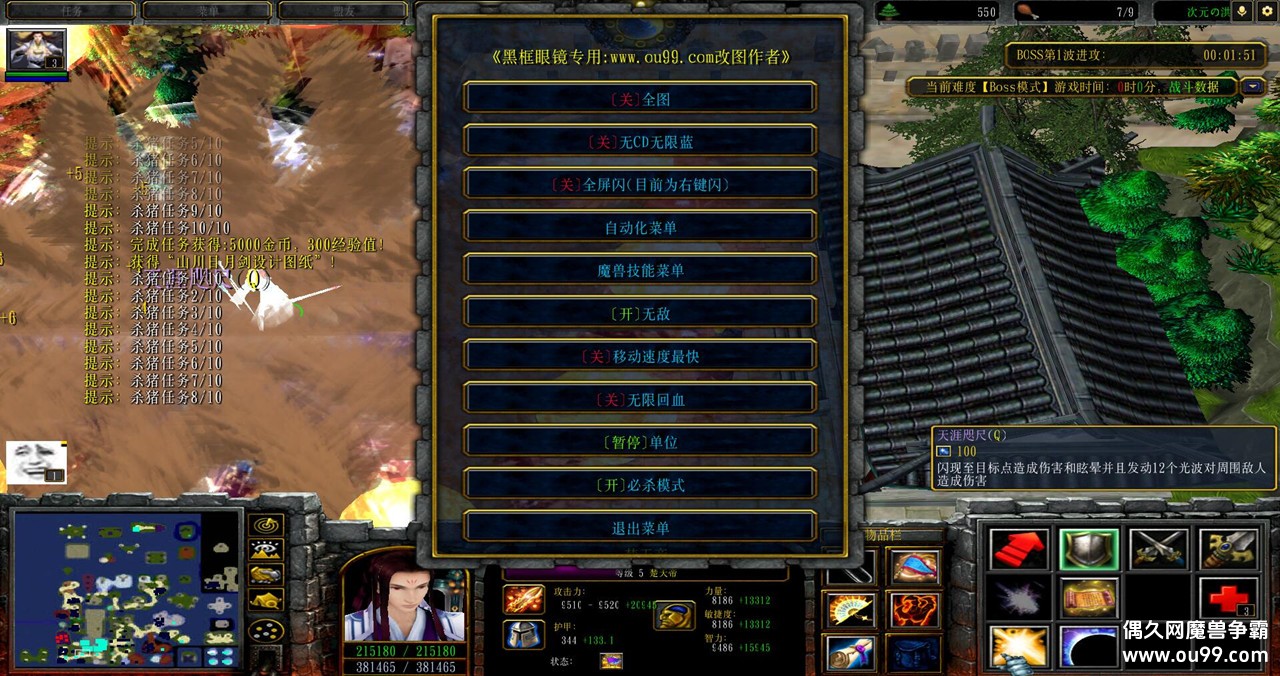1280x676 pixels.
Task: Toggle 移动速度最快 max move speed
Action: click(x=640, y=357)
